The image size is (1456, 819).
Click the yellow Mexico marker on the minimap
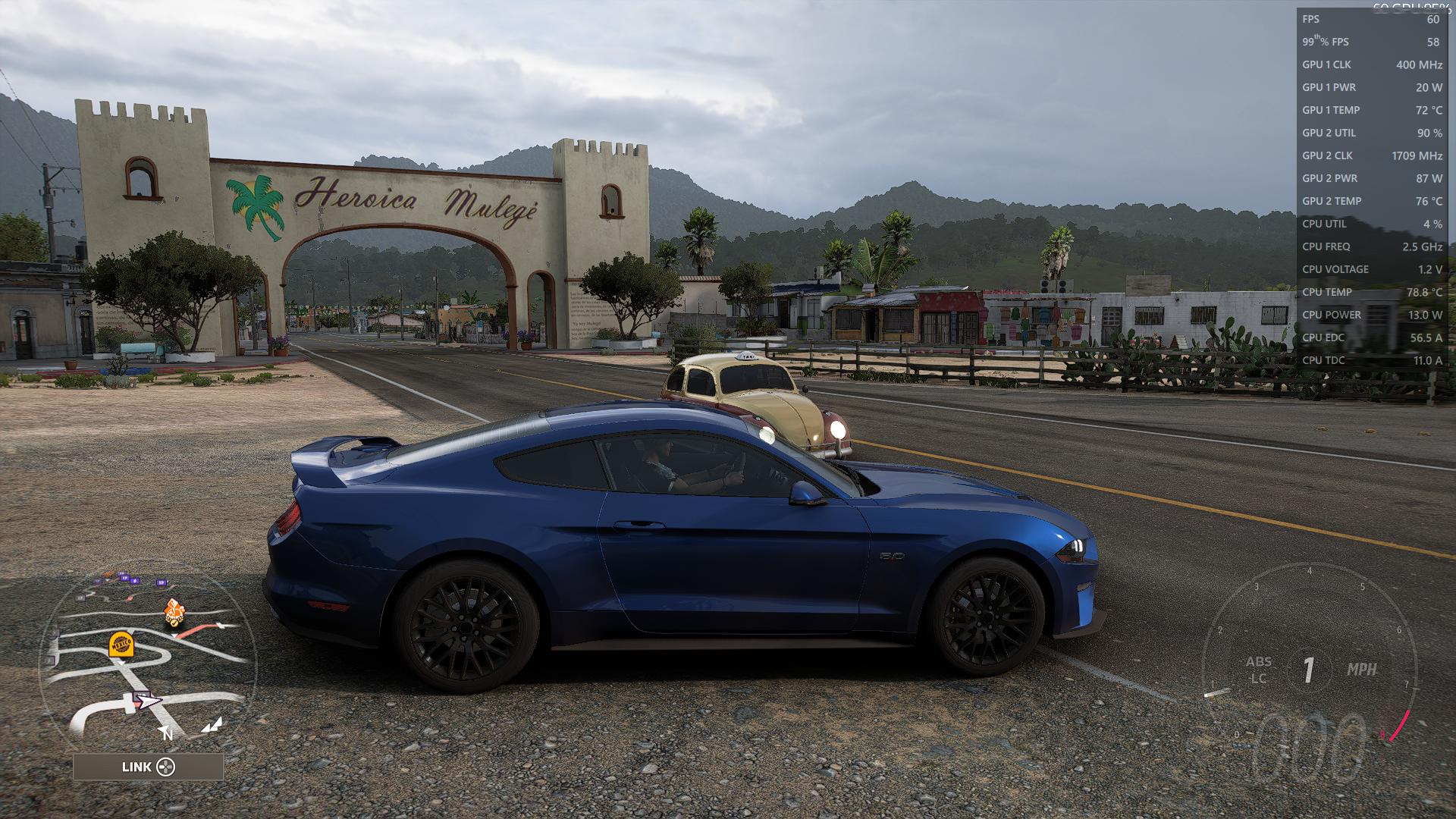(121, 644)
